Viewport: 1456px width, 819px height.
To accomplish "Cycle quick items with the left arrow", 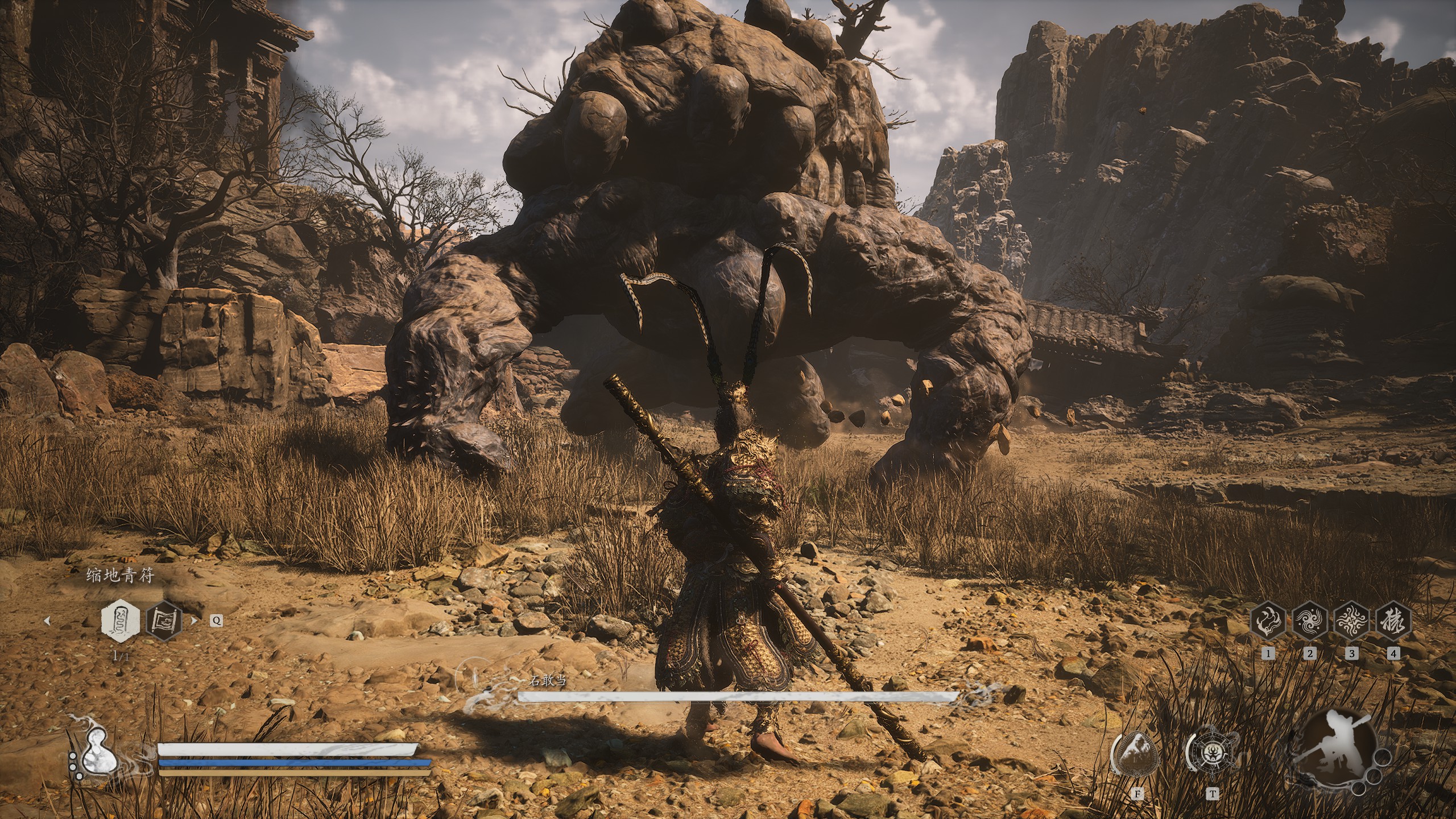I will (47, 621).
